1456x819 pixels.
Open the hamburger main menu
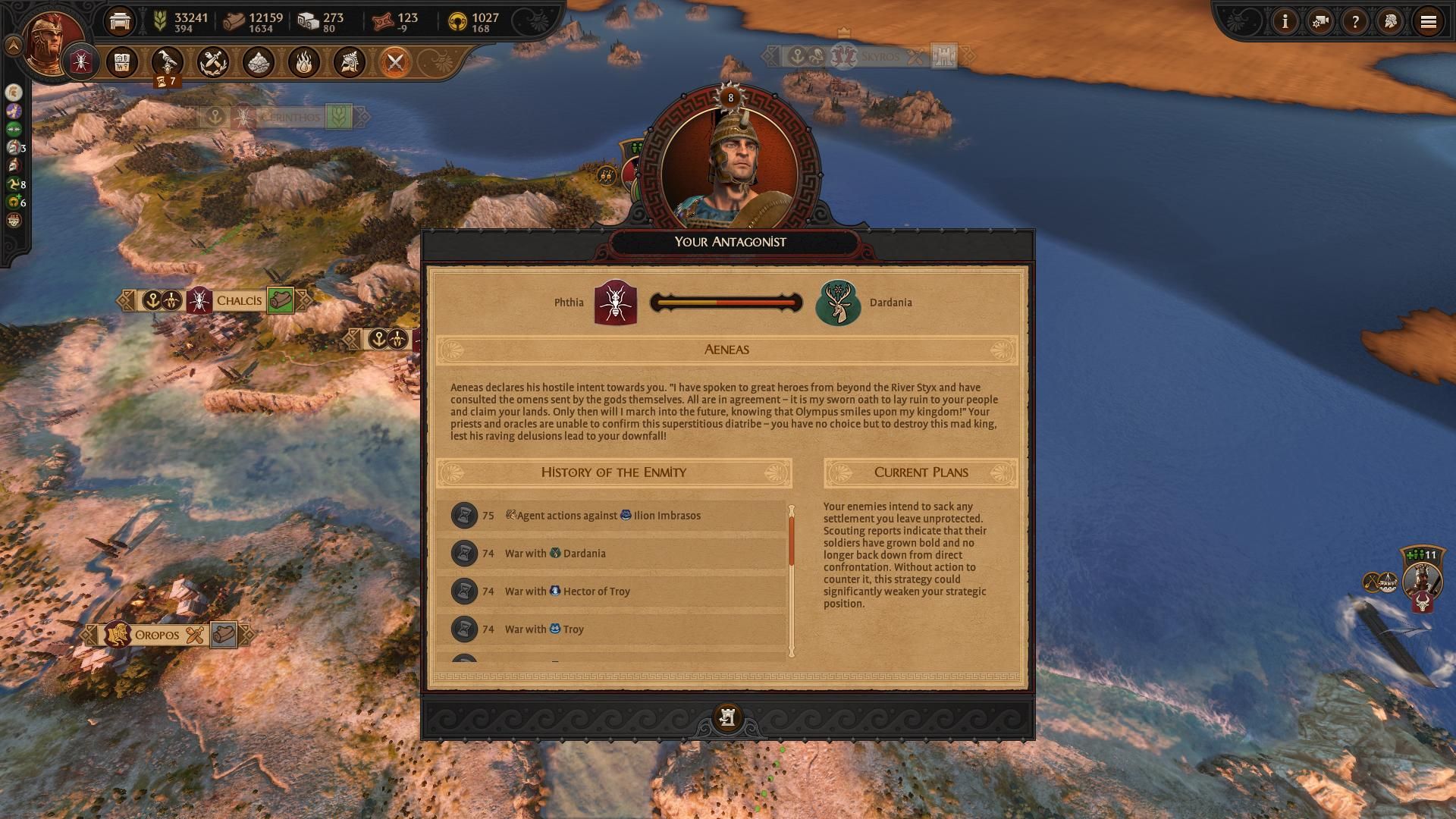[1428, 22]
